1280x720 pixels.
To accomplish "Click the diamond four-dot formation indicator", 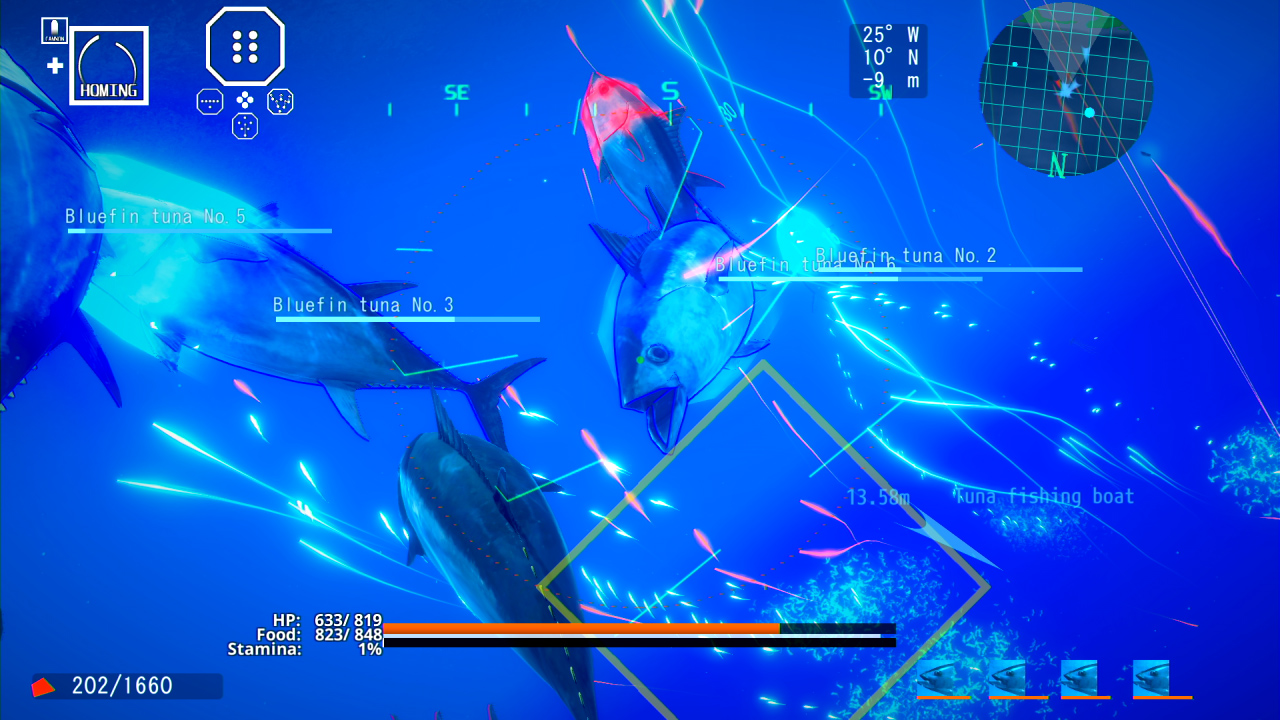I will click(244, 100).
